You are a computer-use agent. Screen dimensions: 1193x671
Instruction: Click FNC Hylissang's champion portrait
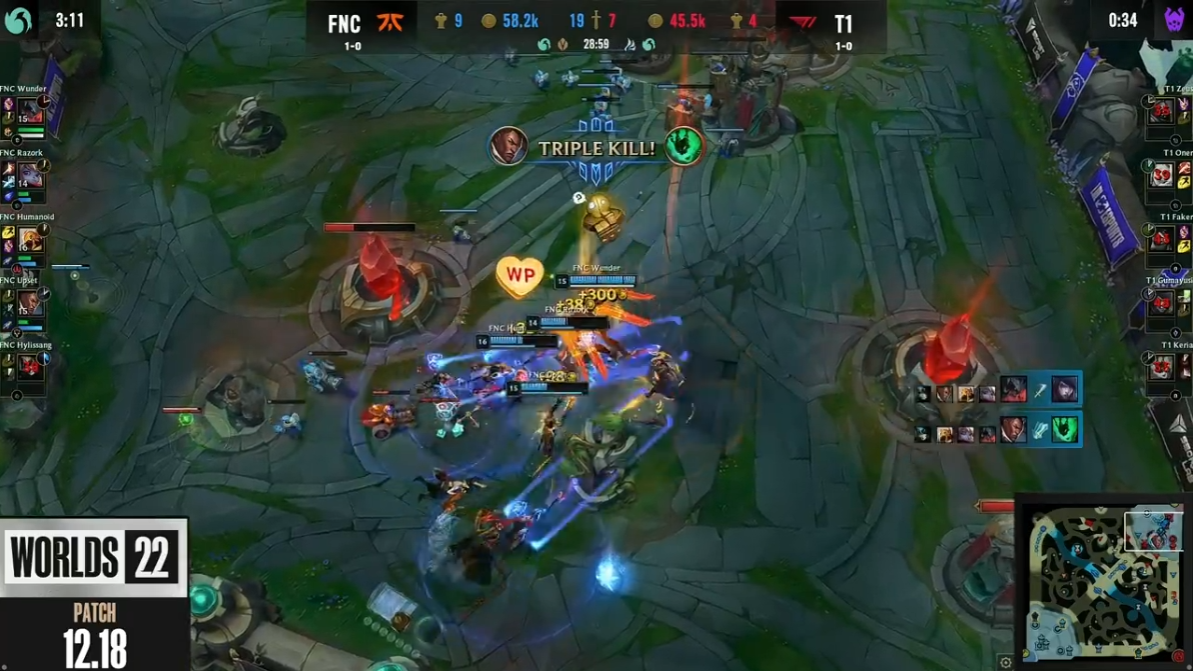tap(31, 367)
